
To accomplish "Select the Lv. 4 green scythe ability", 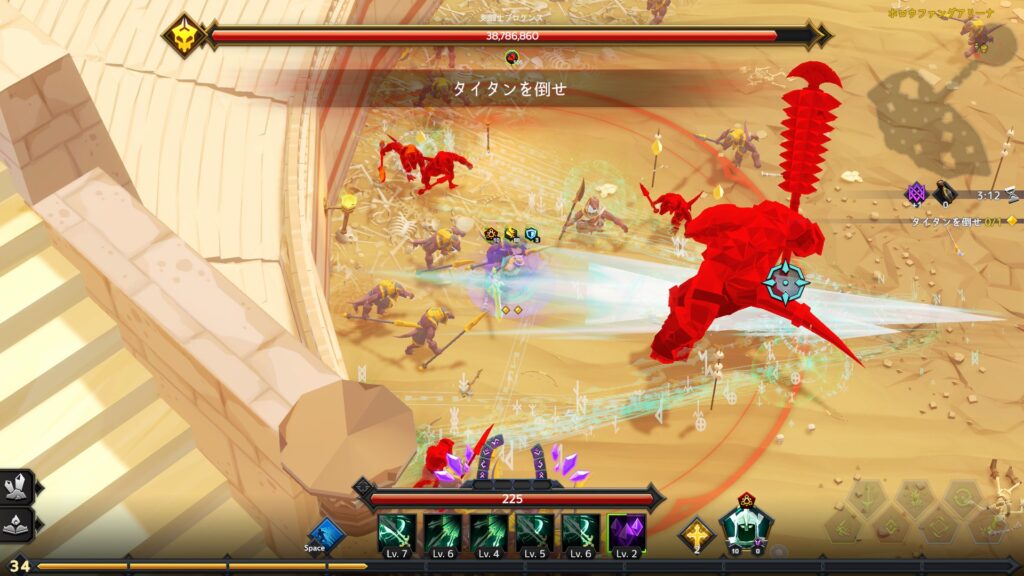I will click(x=489, y=533).
